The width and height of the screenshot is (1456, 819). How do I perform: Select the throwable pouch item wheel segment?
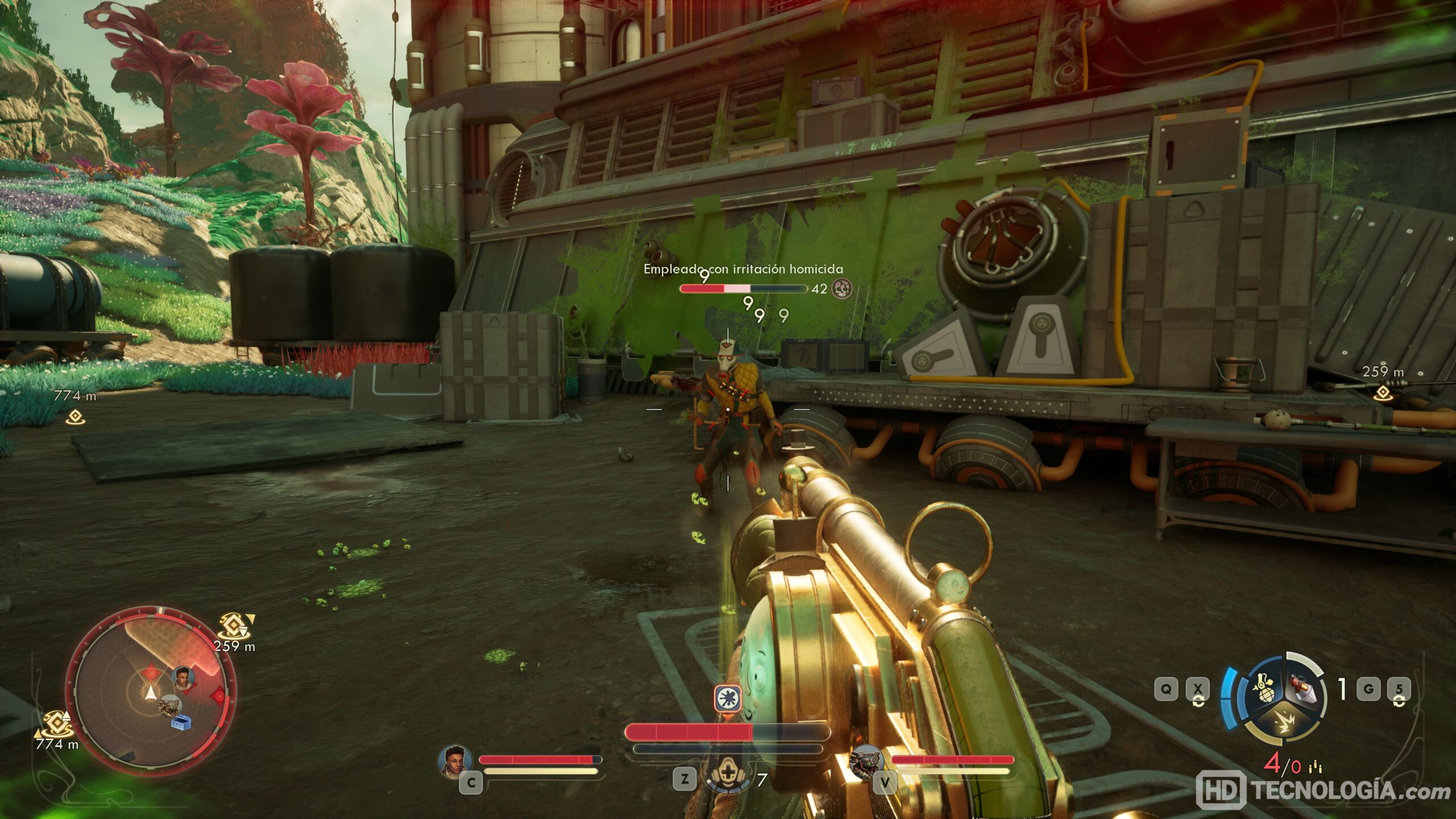pos(1304,689)
